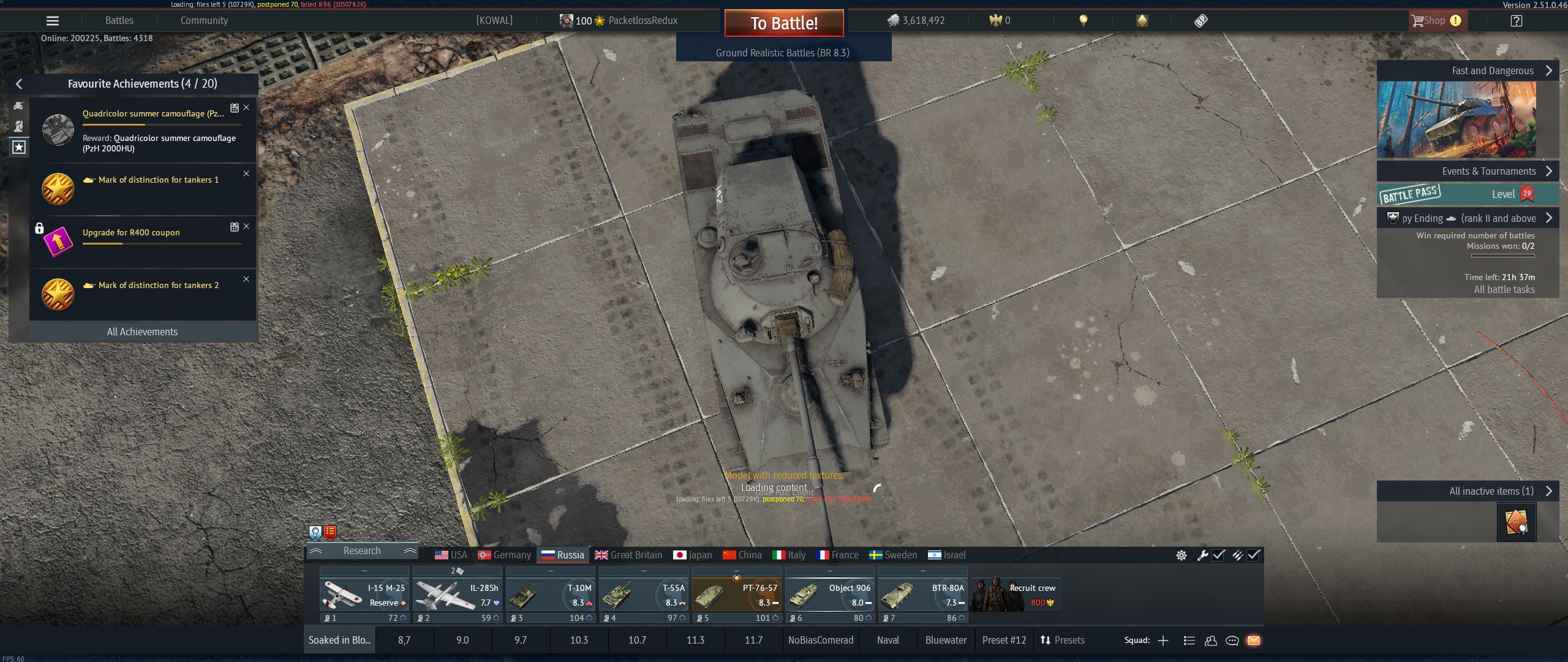The width and height of the screenshot is (1568, 662).
Task: Open the Research tree panel
Action: pyautogui.click(x=362, y=550)
